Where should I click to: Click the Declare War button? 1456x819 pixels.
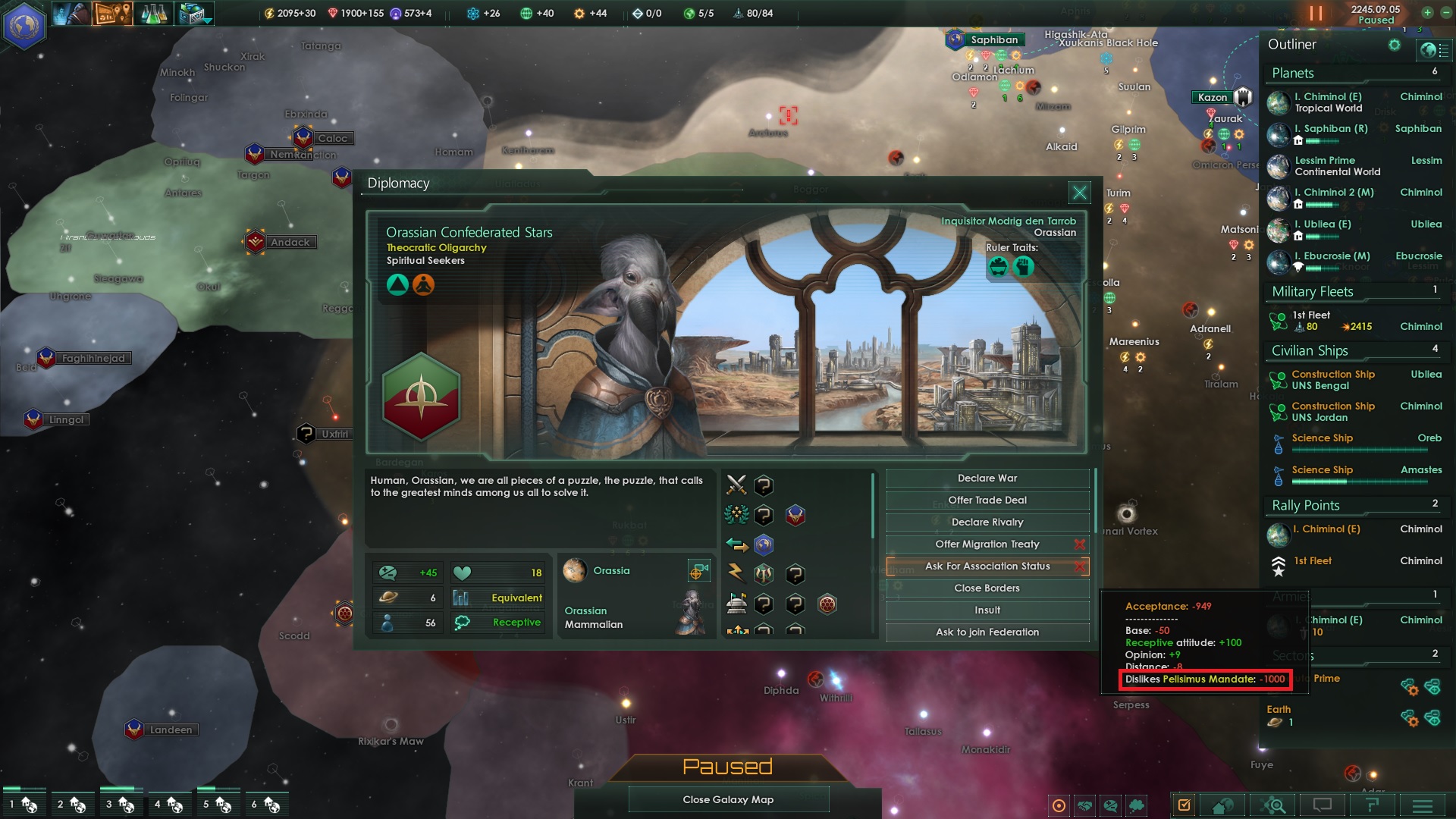click(x=987, y=478)
